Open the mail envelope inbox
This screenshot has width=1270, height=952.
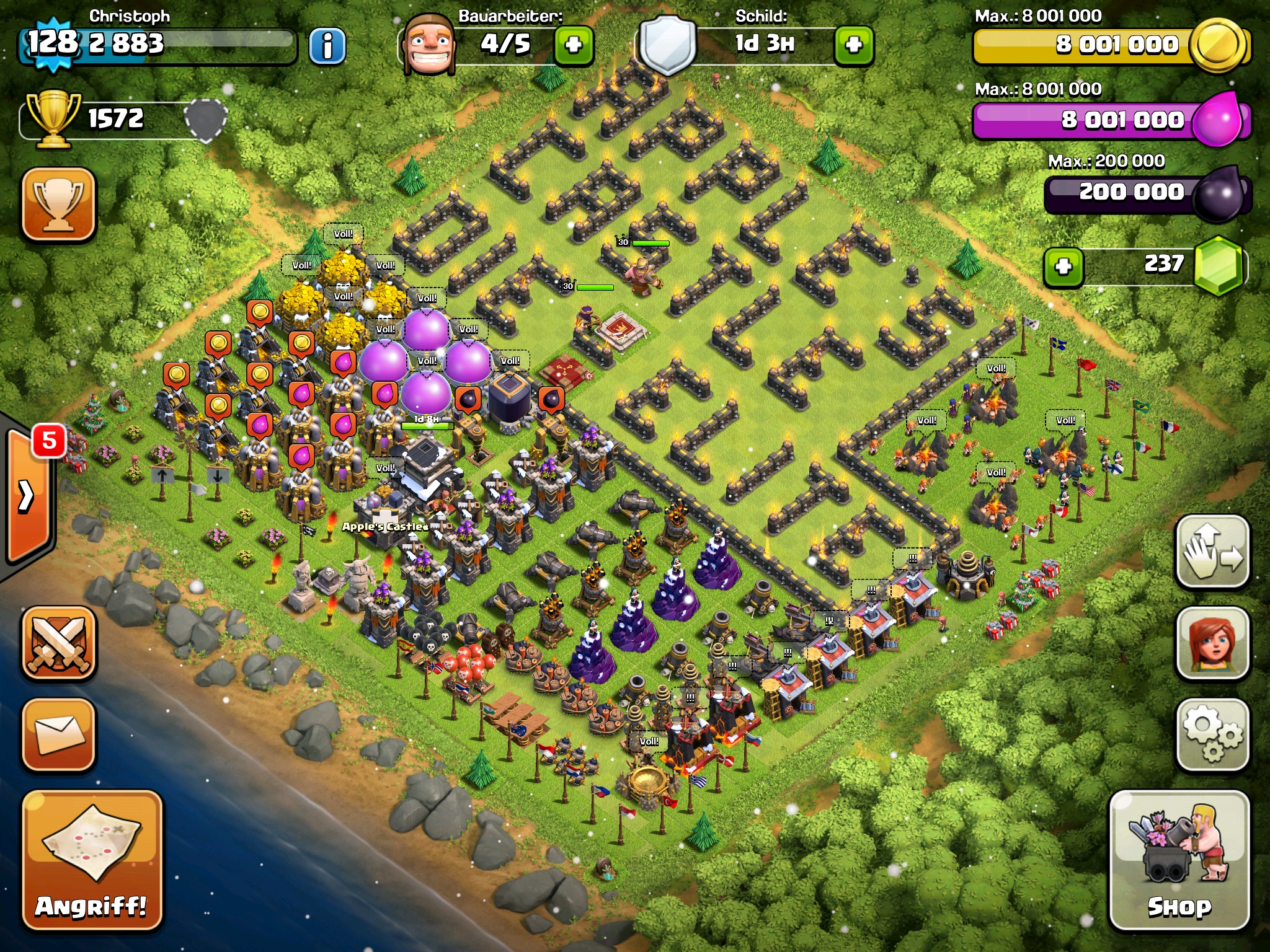coord(59,735)
